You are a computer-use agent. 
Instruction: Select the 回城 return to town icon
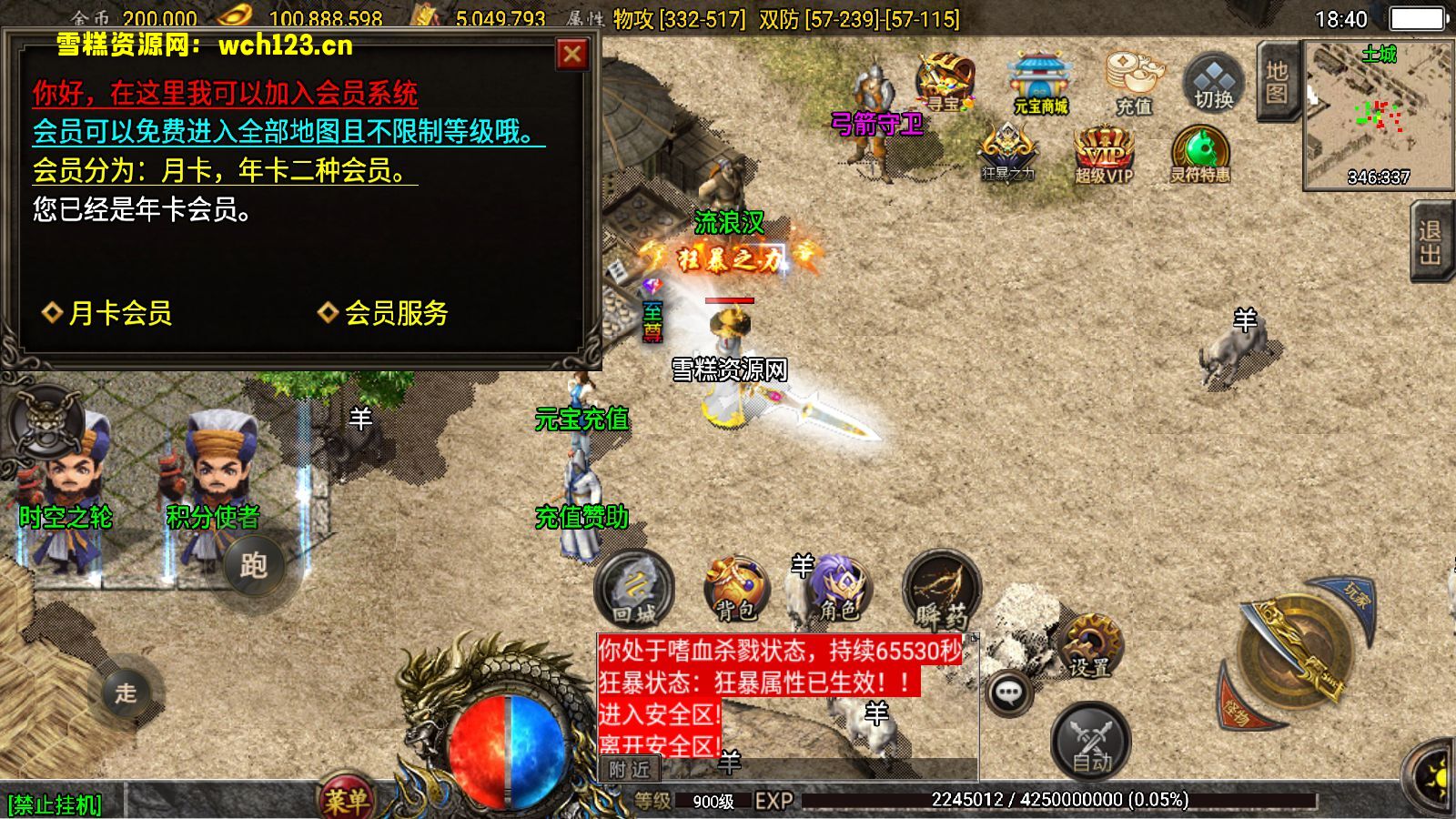click(x=633, y=591)
